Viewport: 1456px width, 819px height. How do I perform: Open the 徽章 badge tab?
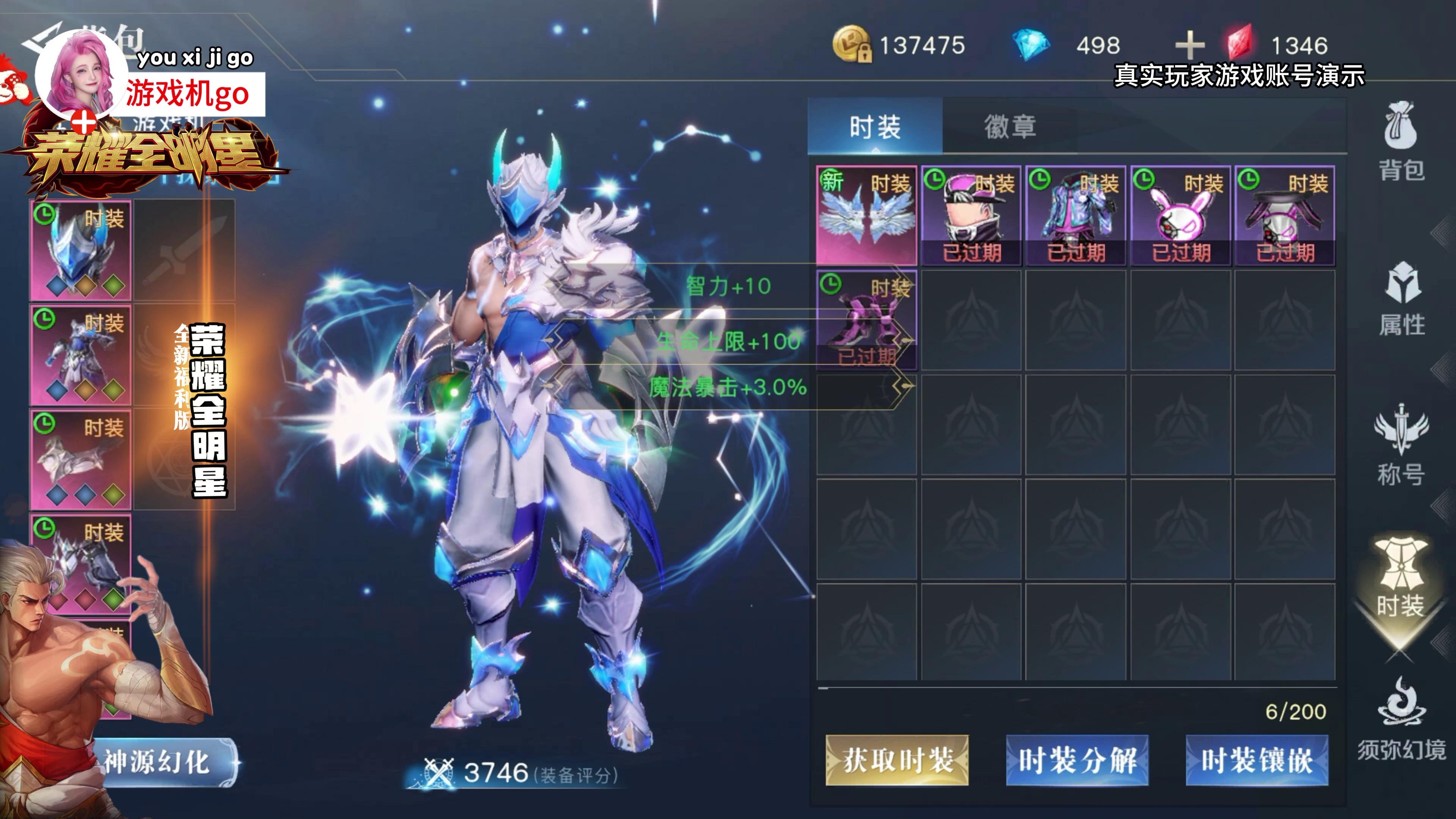[1010, 127]
